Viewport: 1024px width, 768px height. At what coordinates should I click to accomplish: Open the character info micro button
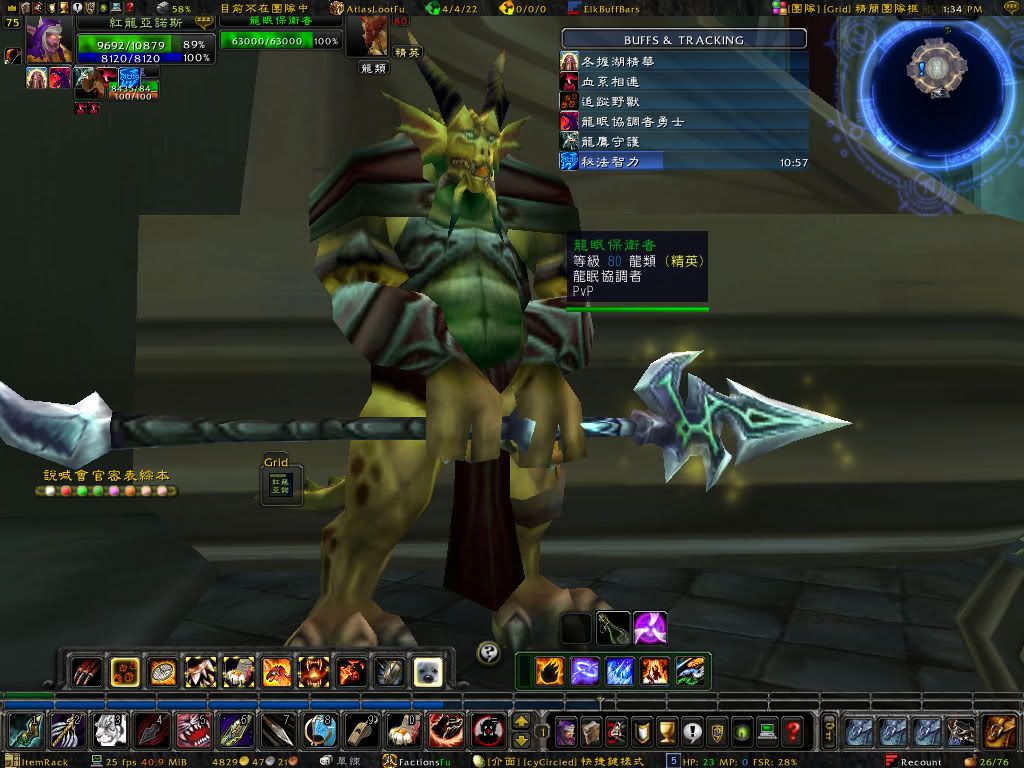click(x=566, y=731)
